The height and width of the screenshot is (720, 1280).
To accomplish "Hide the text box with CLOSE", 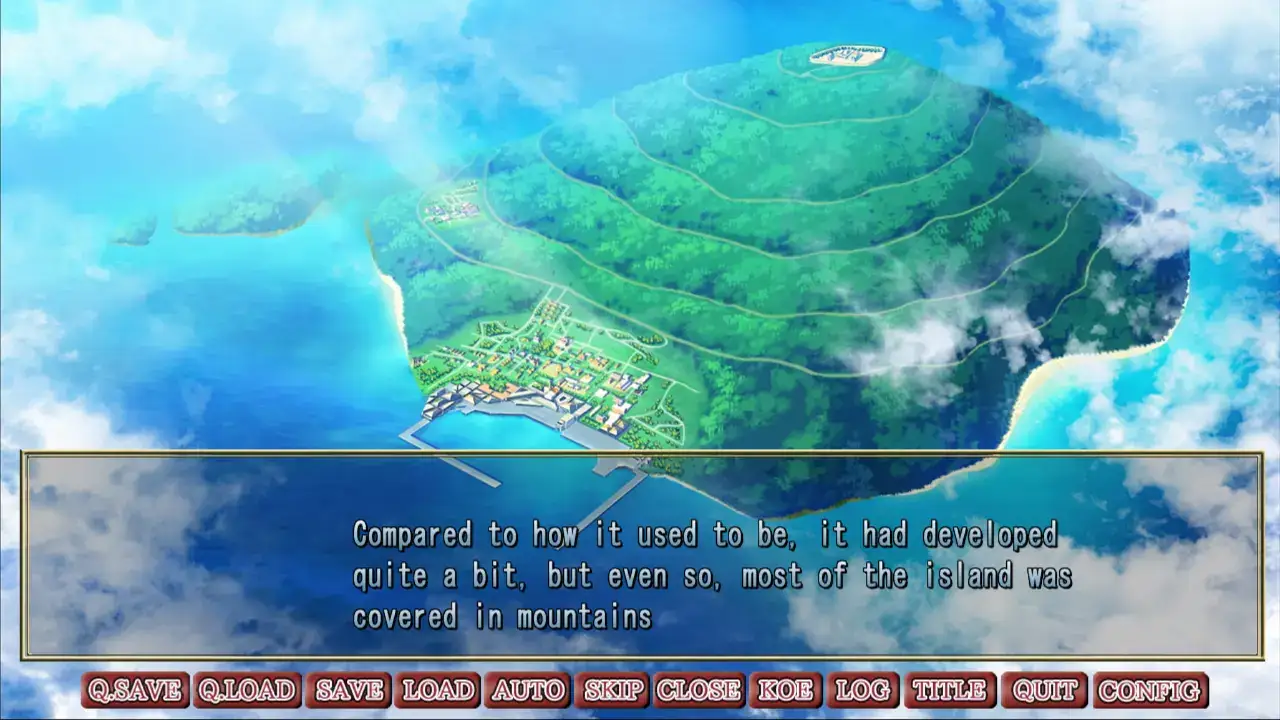I will tap(698, 690).
